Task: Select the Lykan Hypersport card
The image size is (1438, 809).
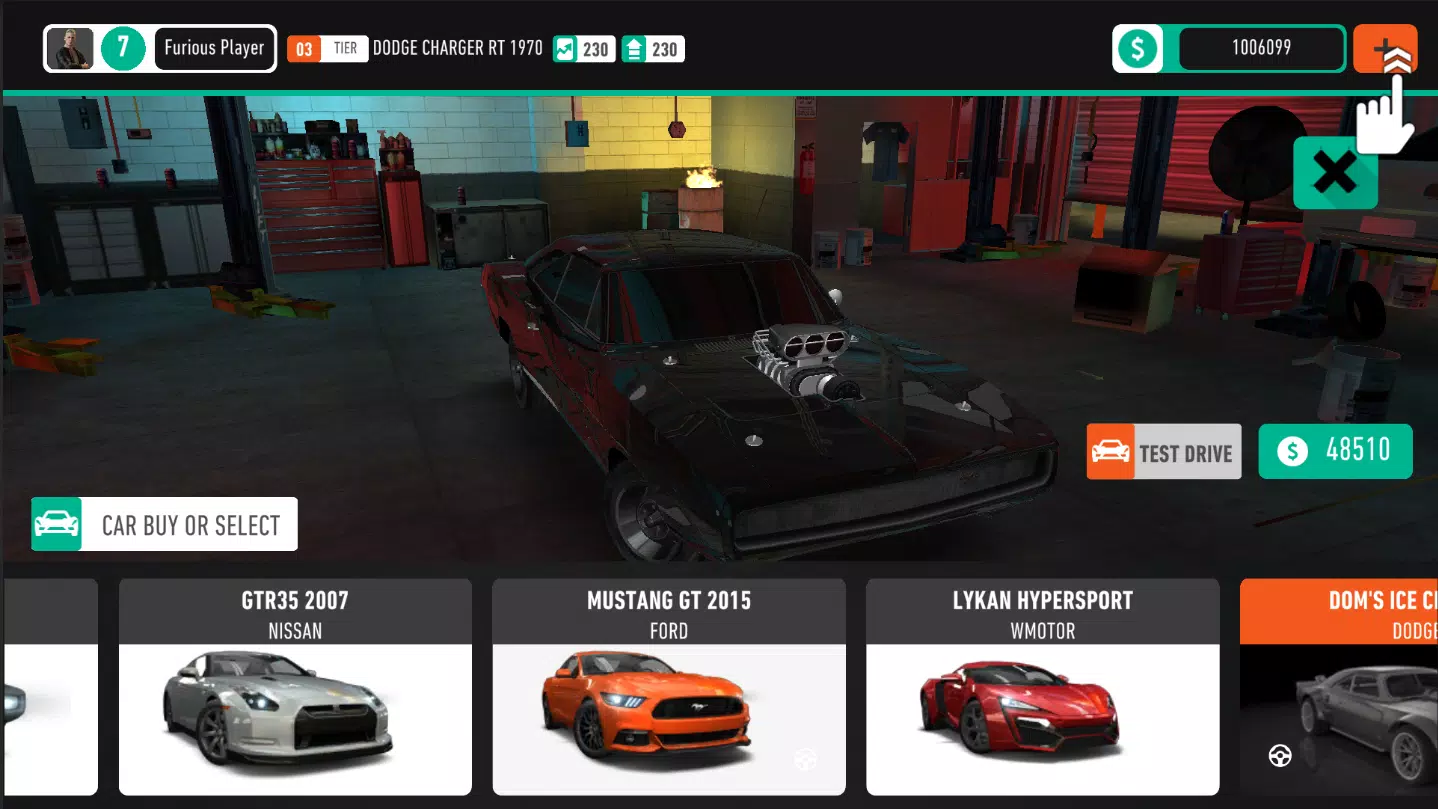Action: [x=1042, y=688]
